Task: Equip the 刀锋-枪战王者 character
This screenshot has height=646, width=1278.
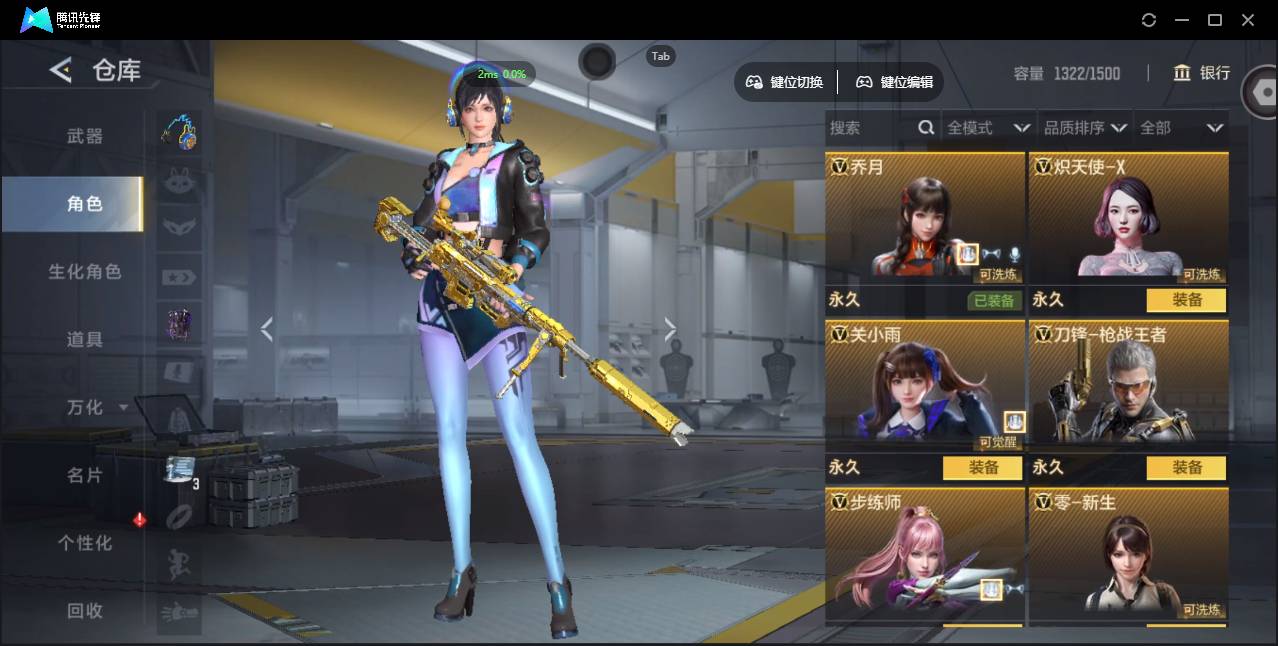Action: coord(1186,468)
